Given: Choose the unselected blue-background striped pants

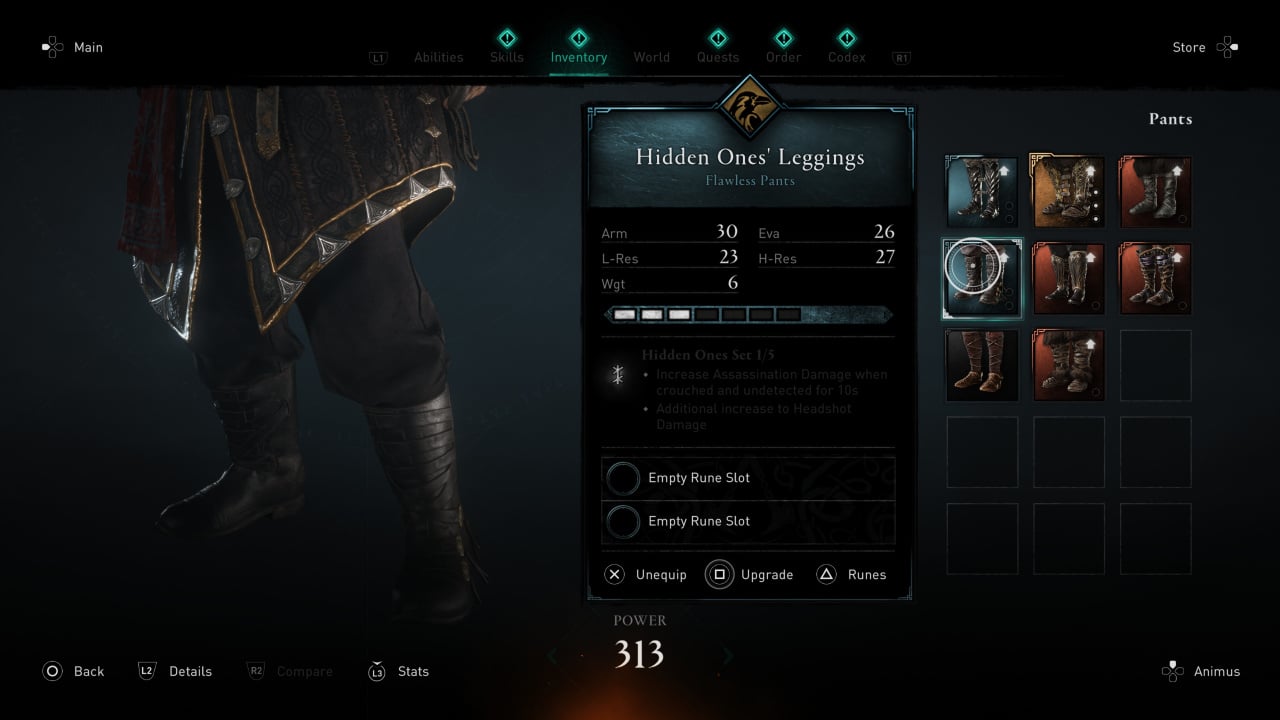Looking at the screenshot, I should coord(982,192).
